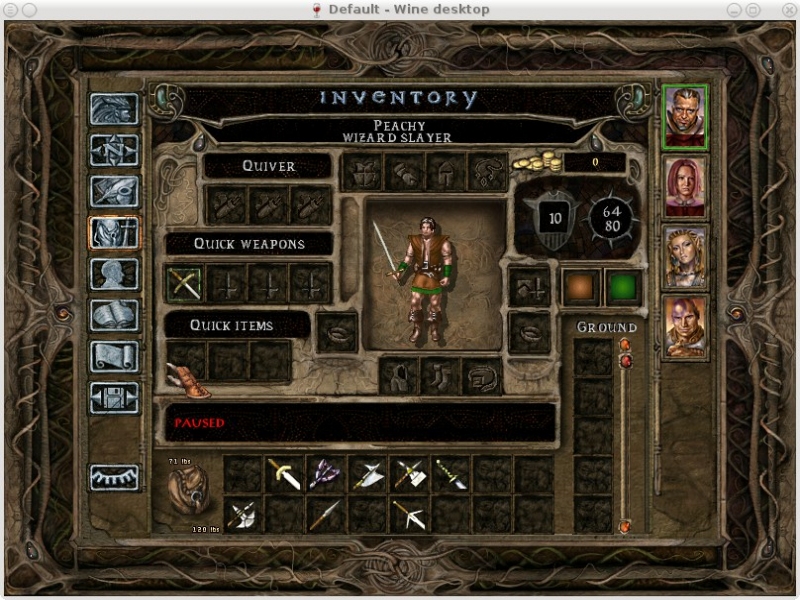Pick up the spear in the backpack
This screenshot has width=800, height=600.
tap(326, 514)
